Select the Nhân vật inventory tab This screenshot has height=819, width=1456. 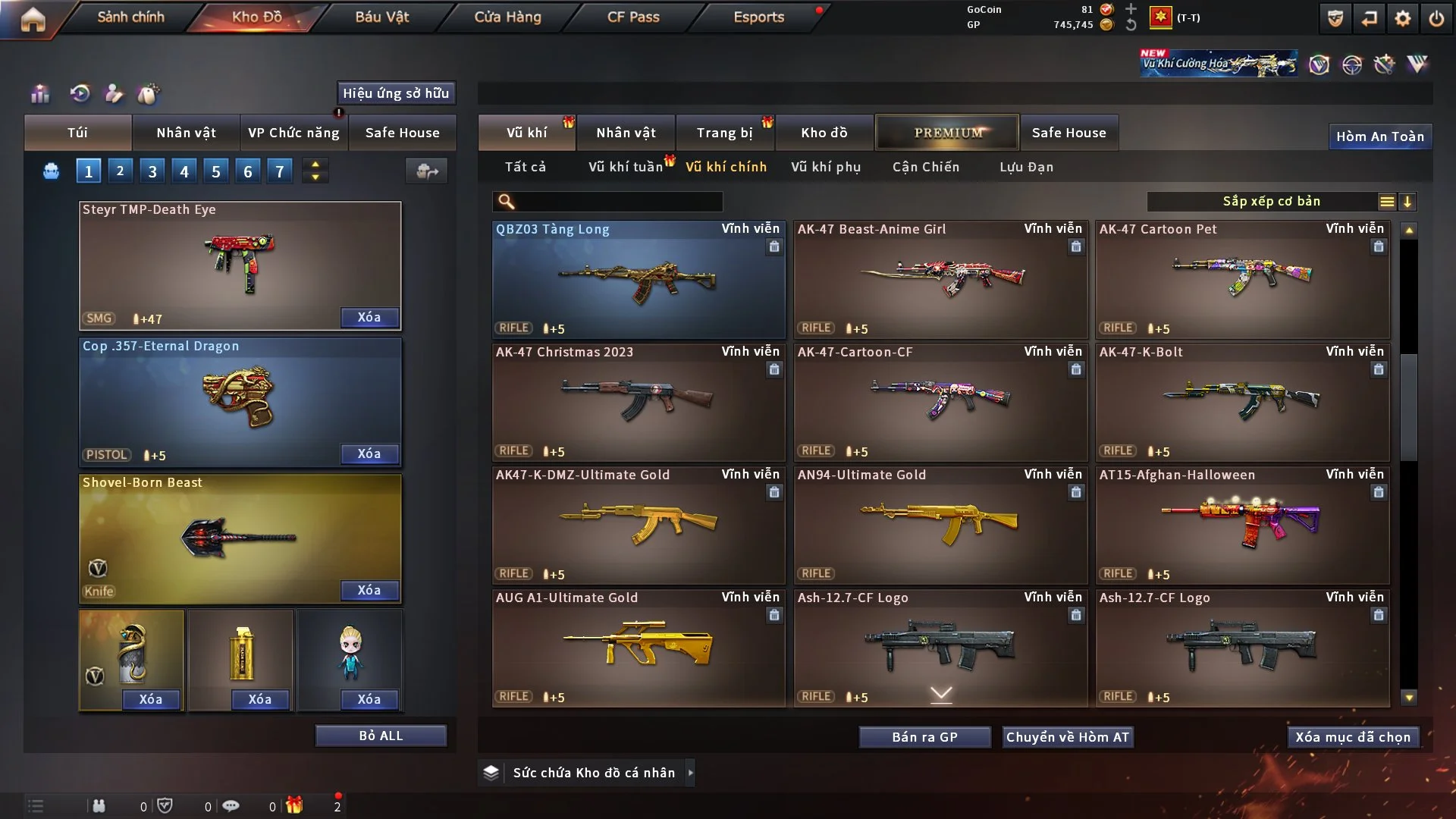pos(626,133)
